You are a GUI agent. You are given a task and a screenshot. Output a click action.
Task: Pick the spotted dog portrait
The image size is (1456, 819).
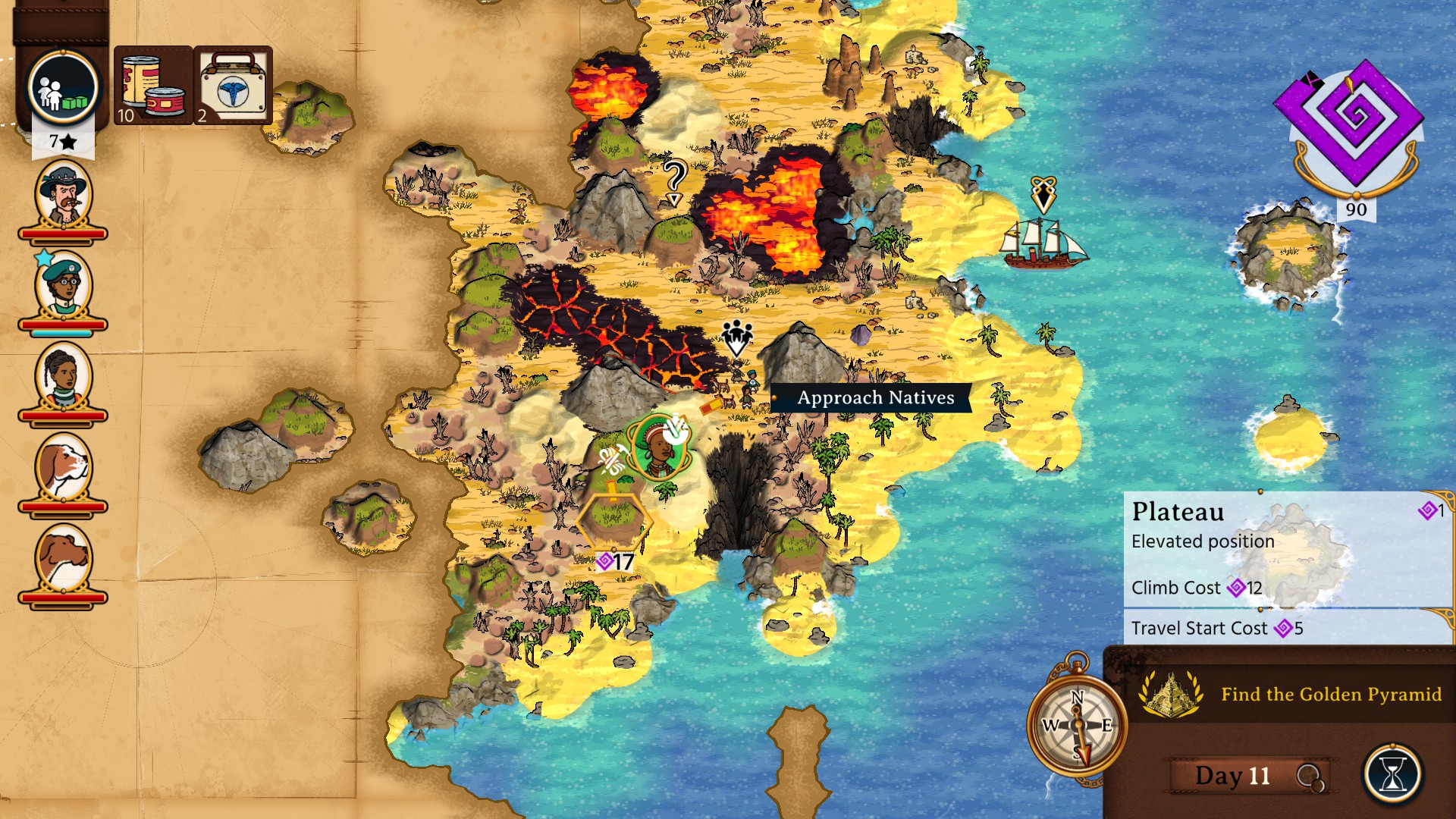(63, 469)
